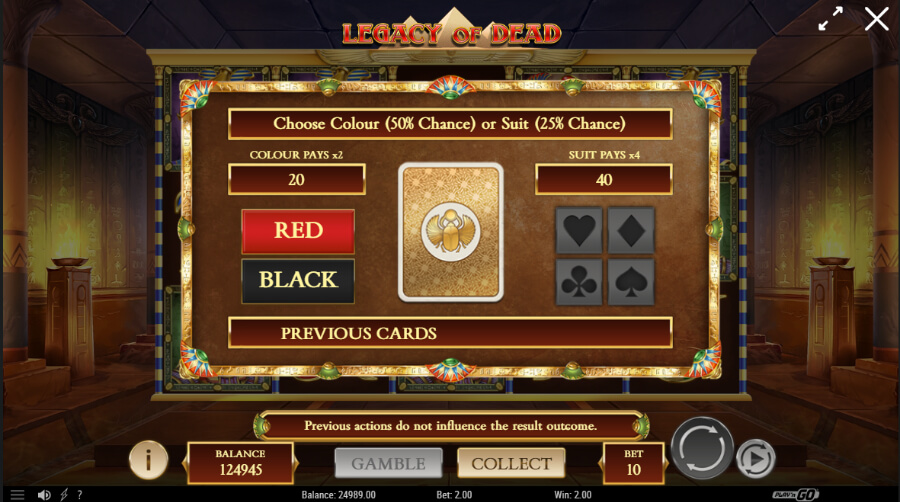900x502 pixels.
Task: Start autoplay with the play arrow button
Action: point(755,459)
